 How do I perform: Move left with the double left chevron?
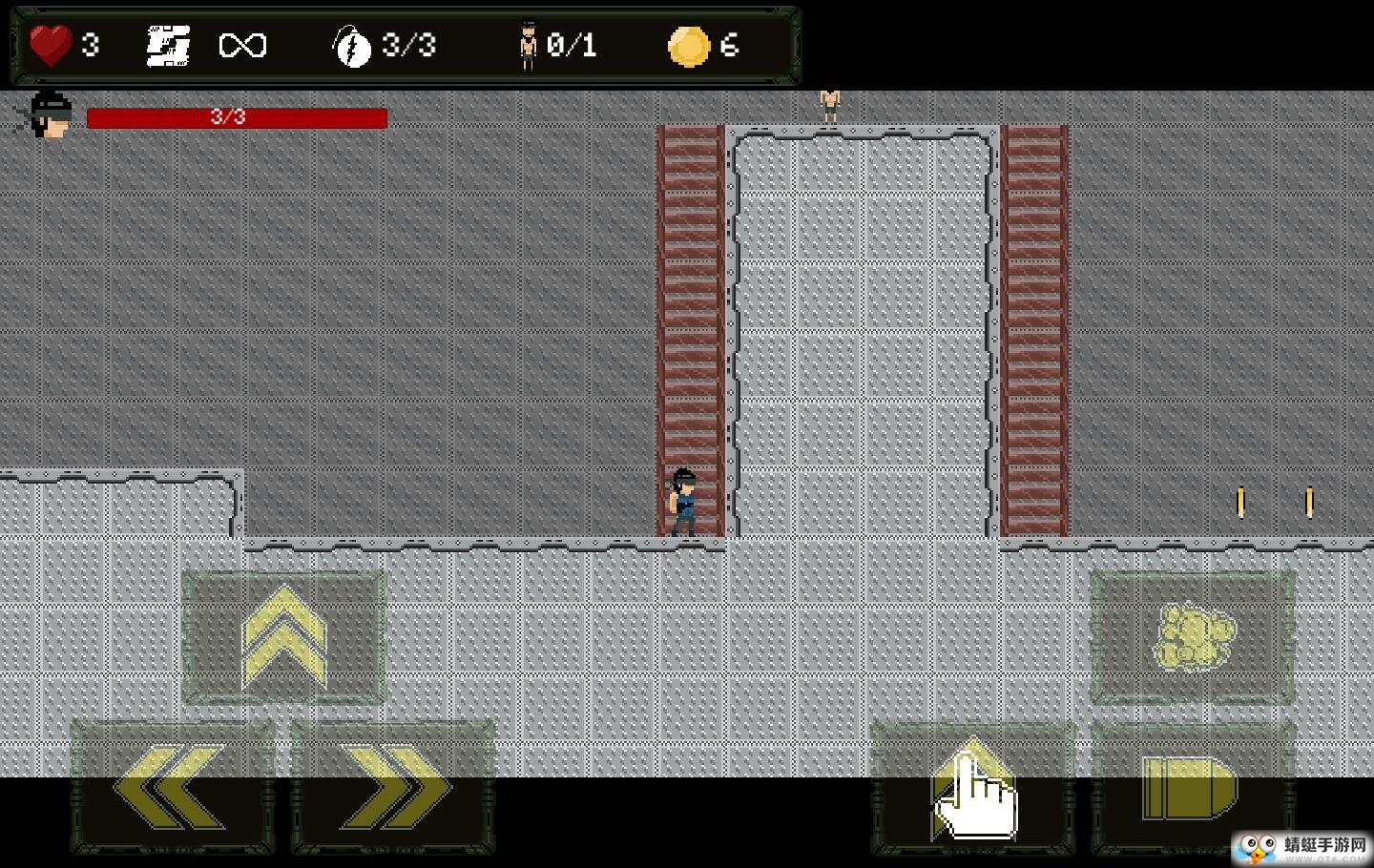pos(172,787)
